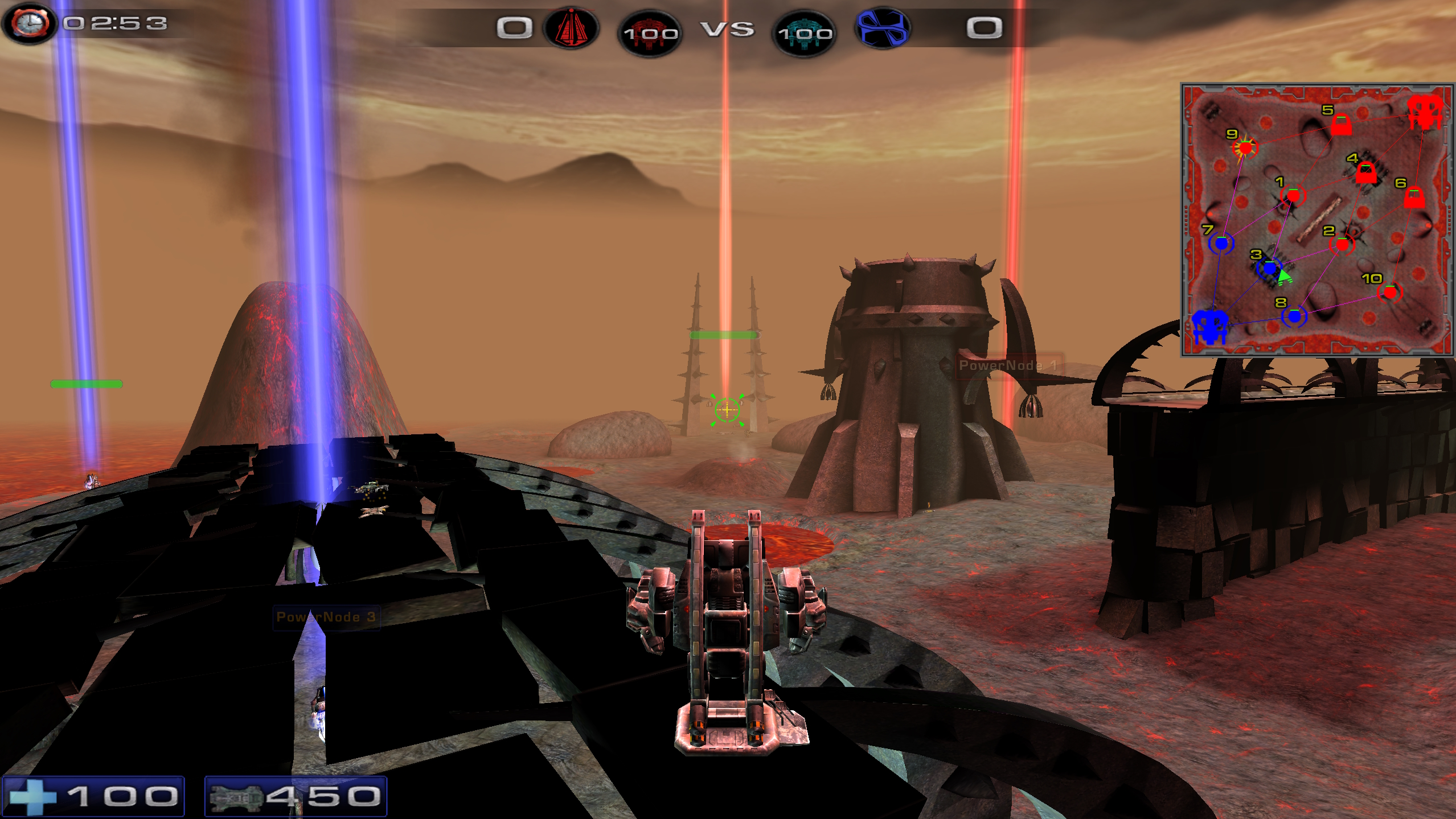Click blue node 8 on the minimap
This screenshot has height=819, width=1456.
point(1294,316)
